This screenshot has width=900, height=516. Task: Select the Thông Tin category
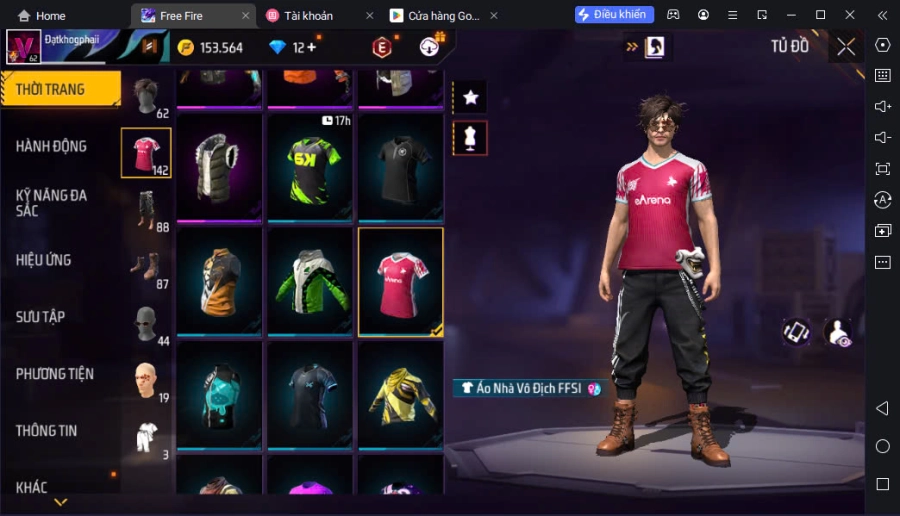(x=46, y=431)
